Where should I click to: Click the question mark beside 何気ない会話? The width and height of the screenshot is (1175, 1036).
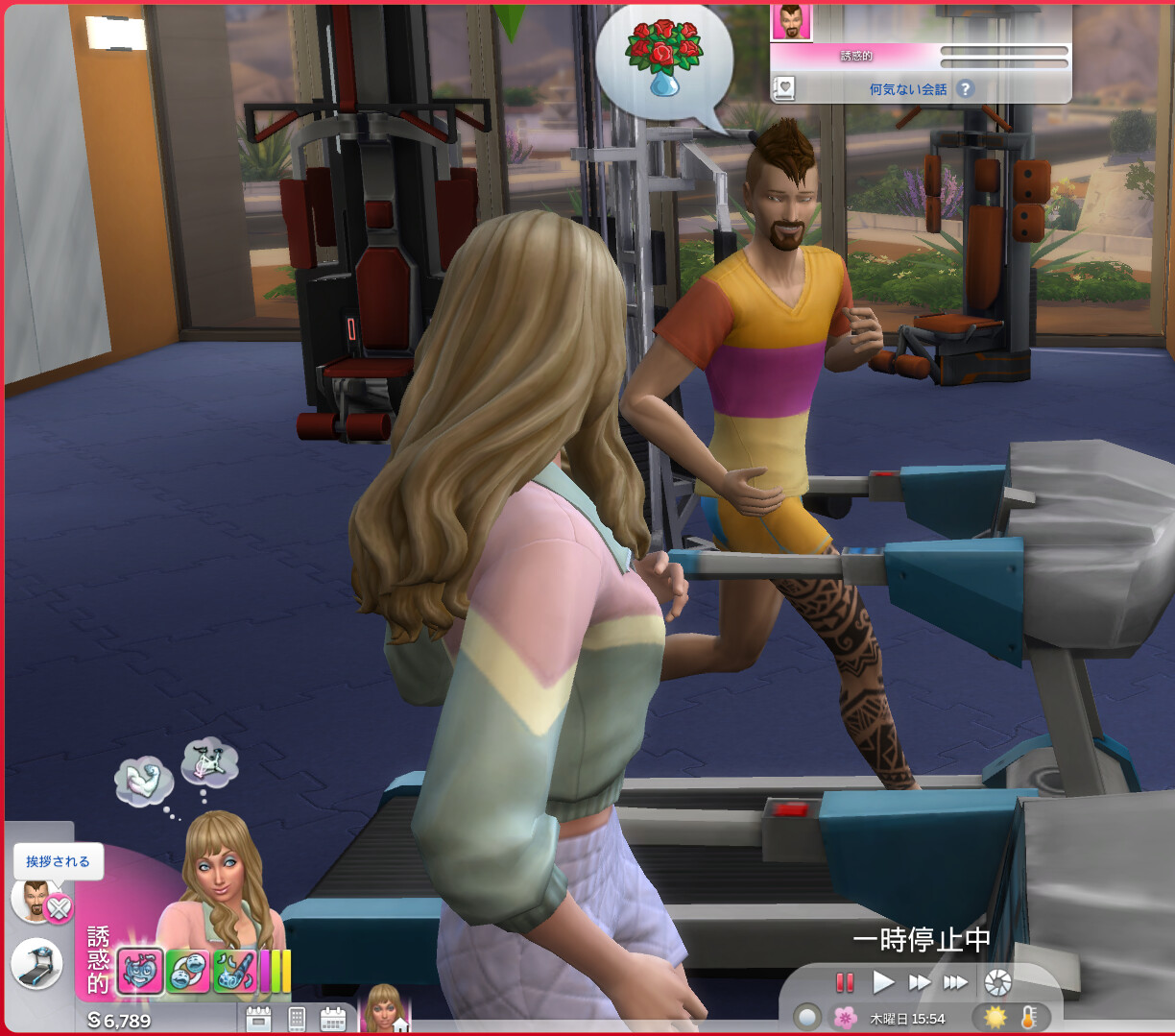(x=965, y=89)
